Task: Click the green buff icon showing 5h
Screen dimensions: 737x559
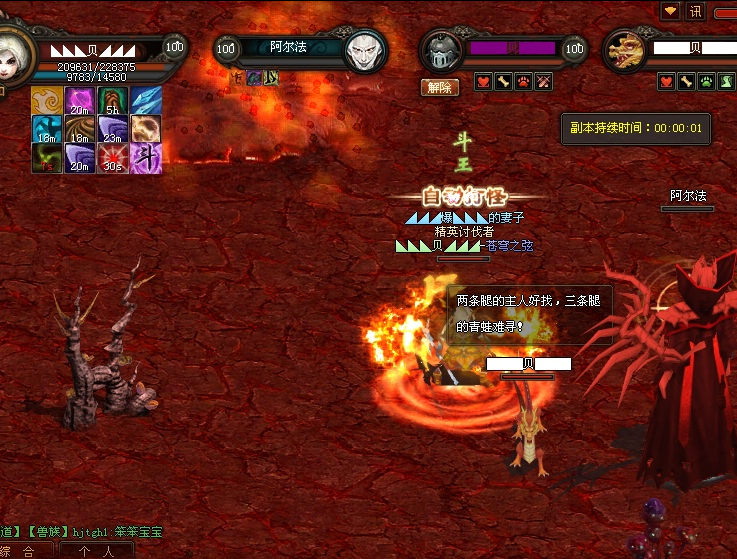Action: (x=113, y=101)
